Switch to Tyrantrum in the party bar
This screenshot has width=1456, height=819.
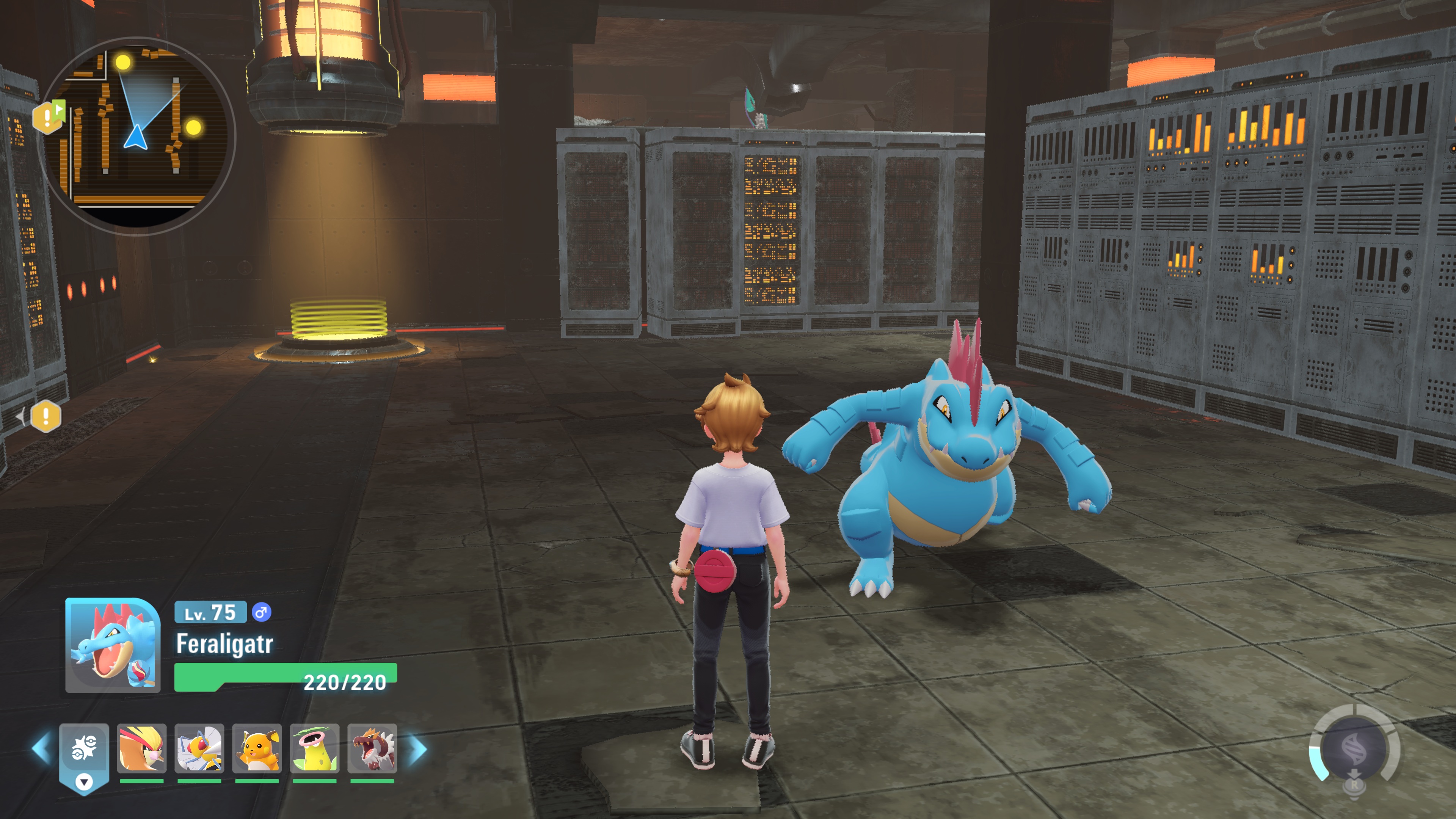coord(372,749)
